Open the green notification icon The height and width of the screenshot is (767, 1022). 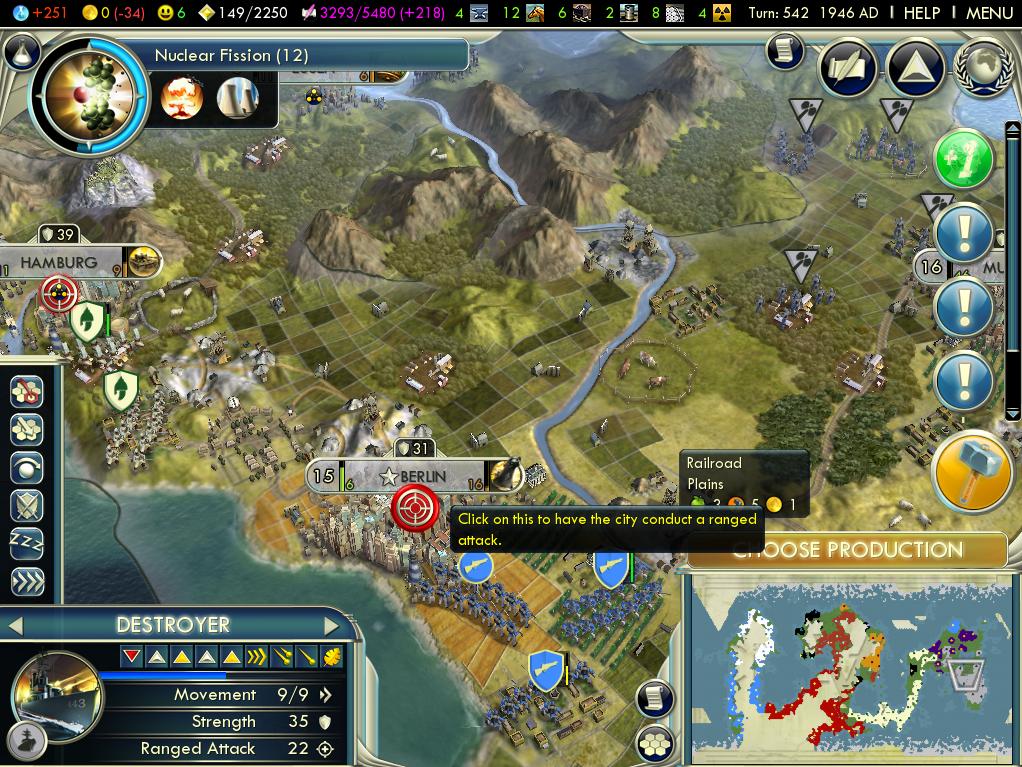(x=964, y=159)
